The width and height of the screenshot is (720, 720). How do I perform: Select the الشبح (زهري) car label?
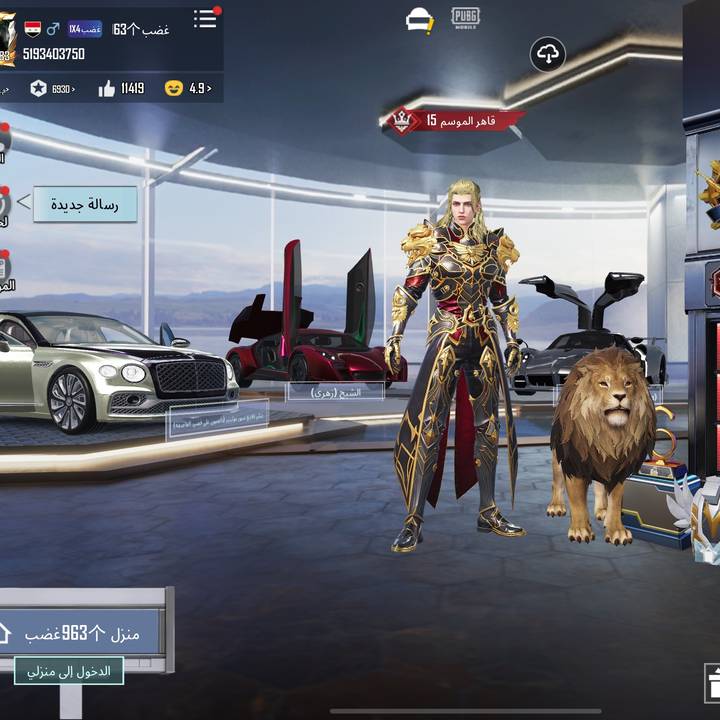pos(334,392)
